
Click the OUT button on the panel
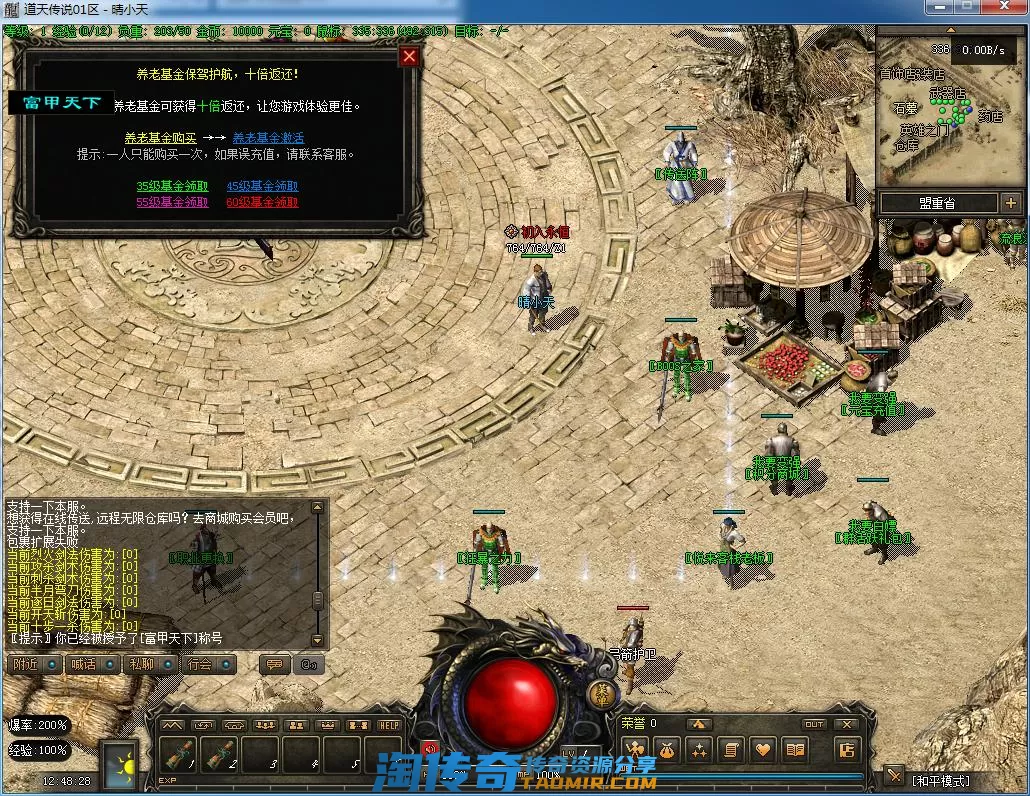(815, 724)
